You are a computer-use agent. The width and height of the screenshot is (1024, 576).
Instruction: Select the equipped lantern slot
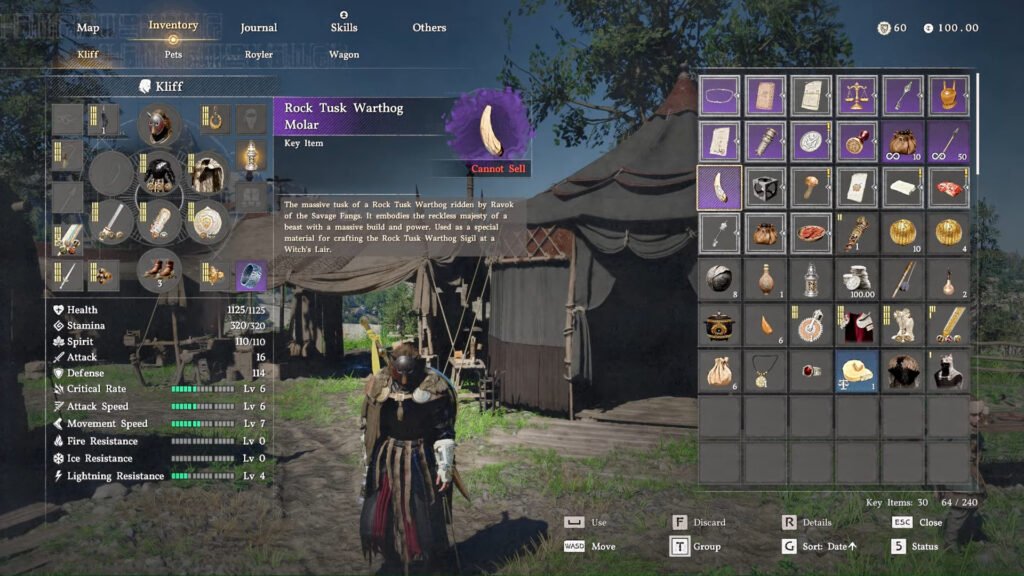(251, 155)
